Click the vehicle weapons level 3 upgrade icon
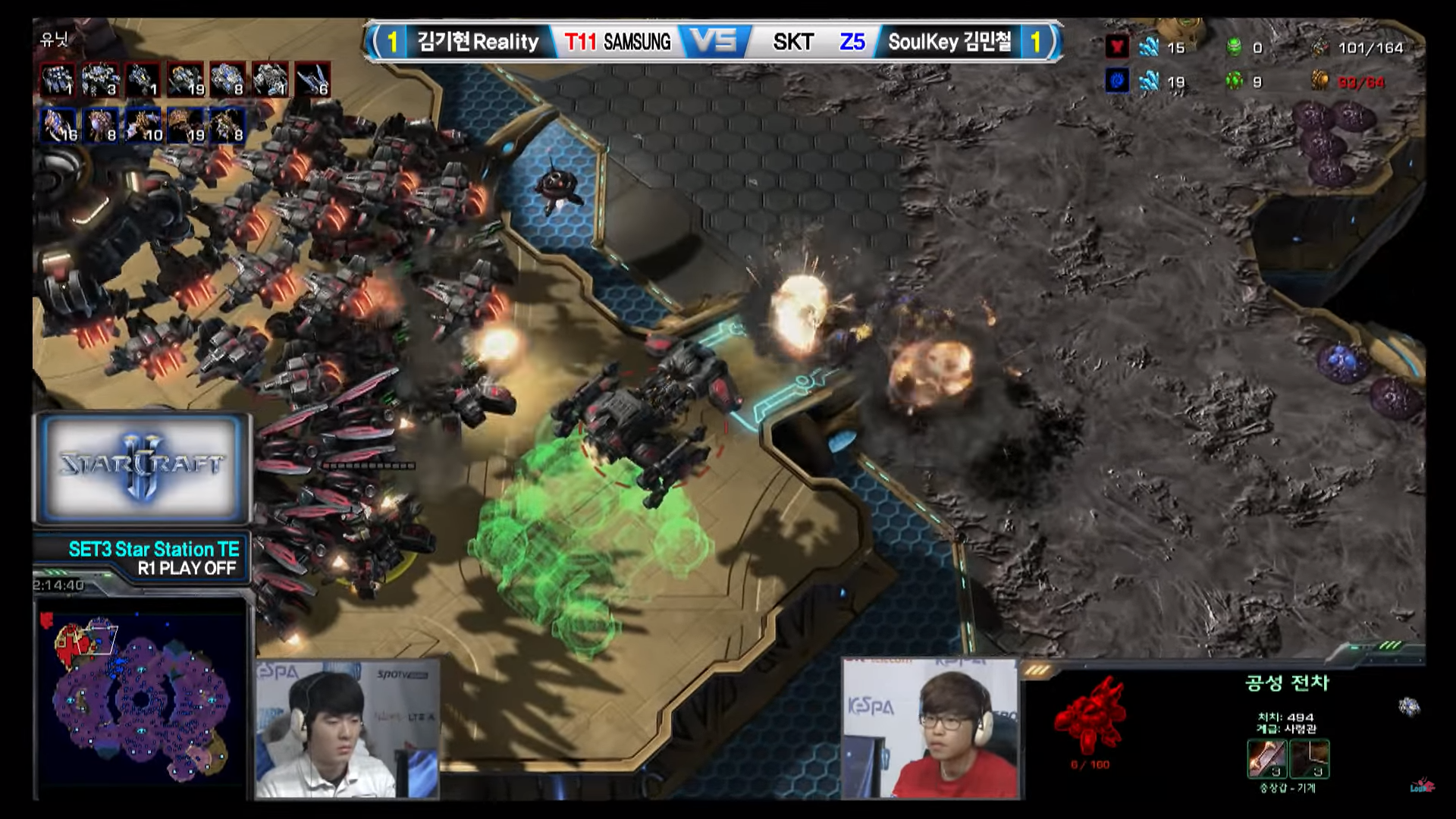 [x=1267, y=758]
